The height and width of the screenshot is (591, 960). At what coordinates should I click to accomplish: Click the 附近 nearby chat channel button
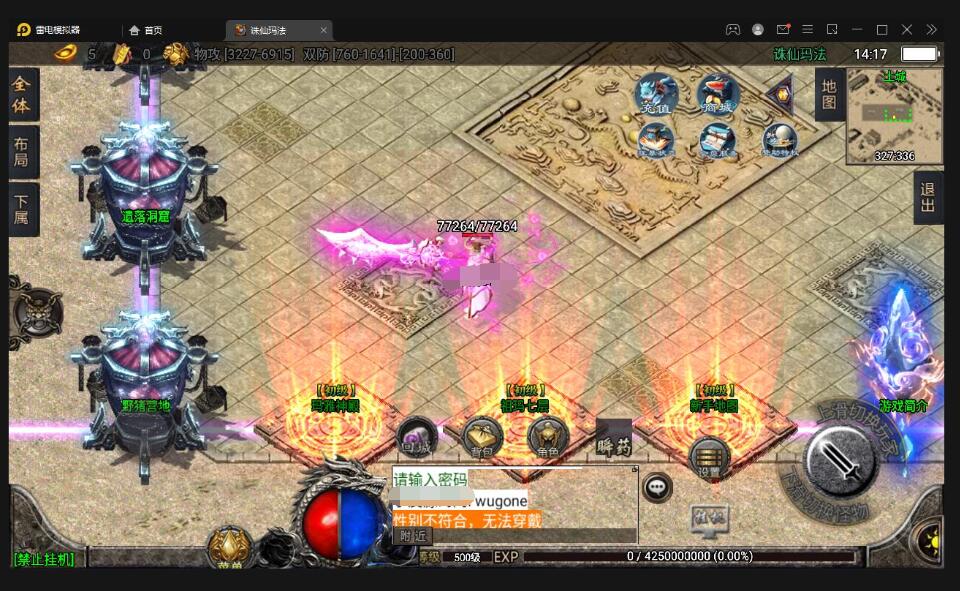tap(412, 535)
